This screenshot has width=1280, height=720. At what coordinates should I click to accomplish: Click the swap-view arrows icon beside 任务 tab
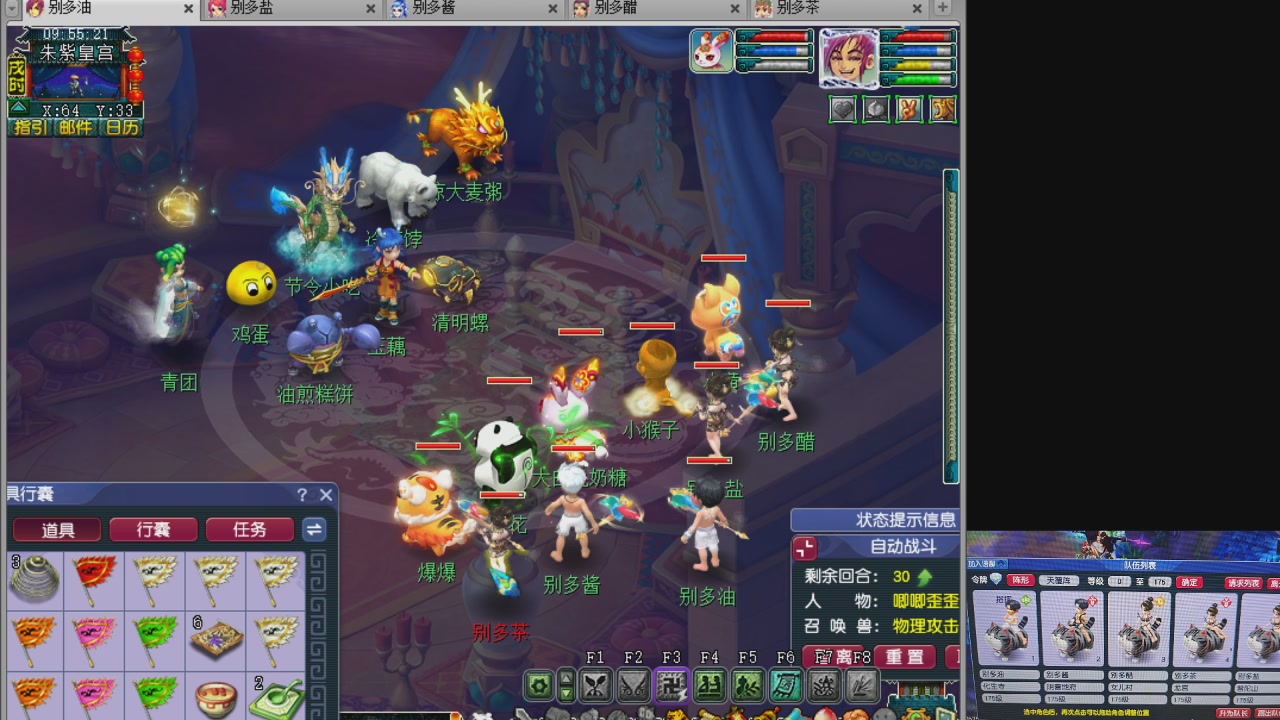(314, 530)
